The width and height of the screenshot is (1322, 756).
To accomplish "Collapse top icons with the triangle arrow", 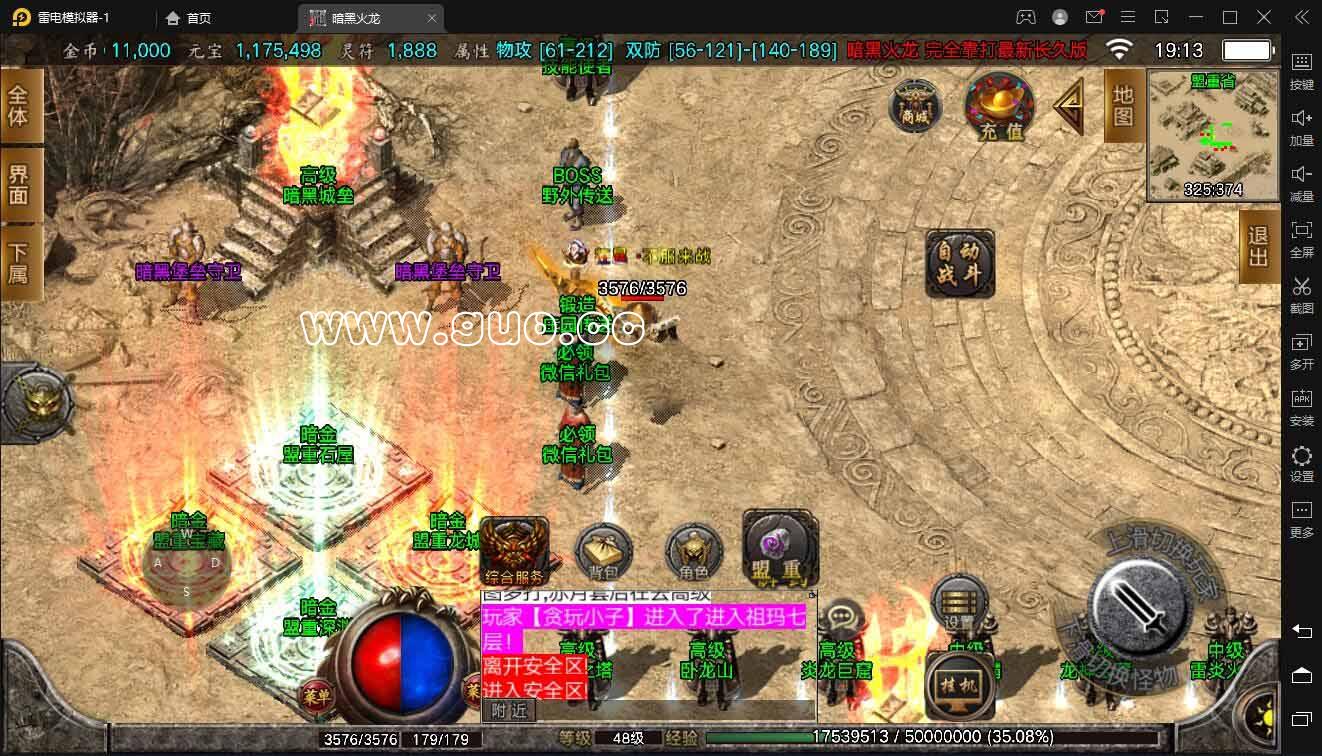I will [x=1069, y=106].
